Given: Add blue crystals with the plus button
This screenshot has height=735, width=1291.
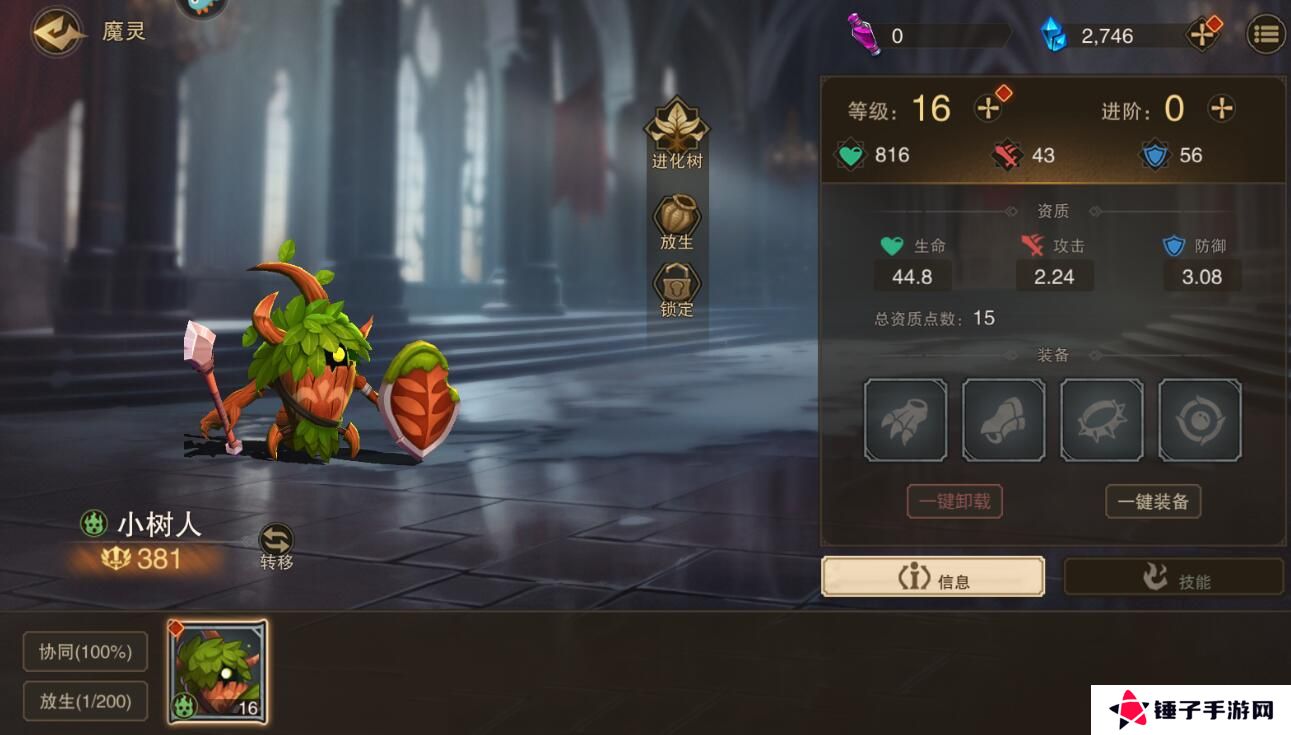Looking at the screenshot, I should (x=1202, y=35).
